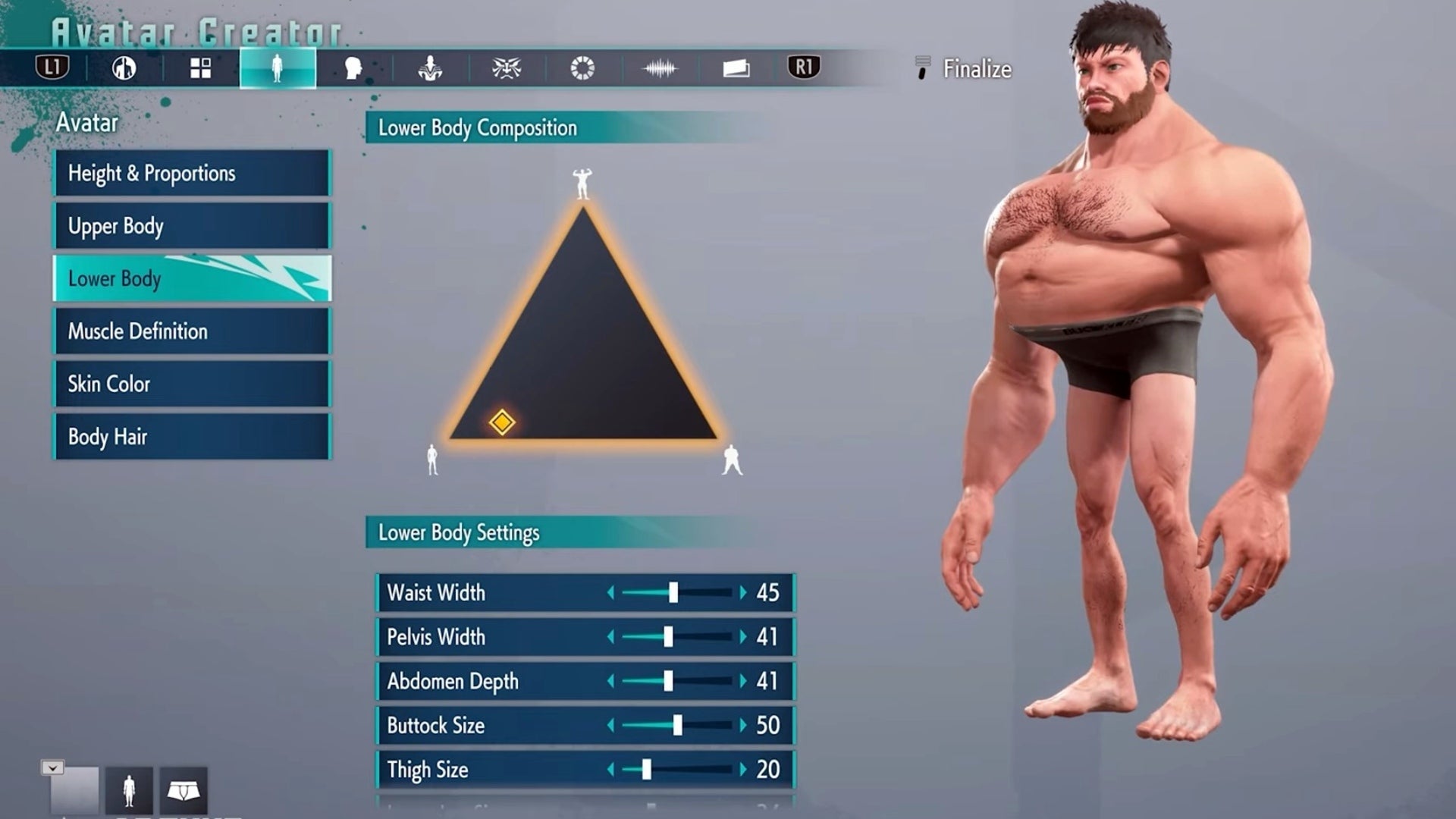Image resolution: width=1456 pixels, height=819 pixels.
Task: Click the grid layout icon in the toolbar
Action: [x=200, y=68]
